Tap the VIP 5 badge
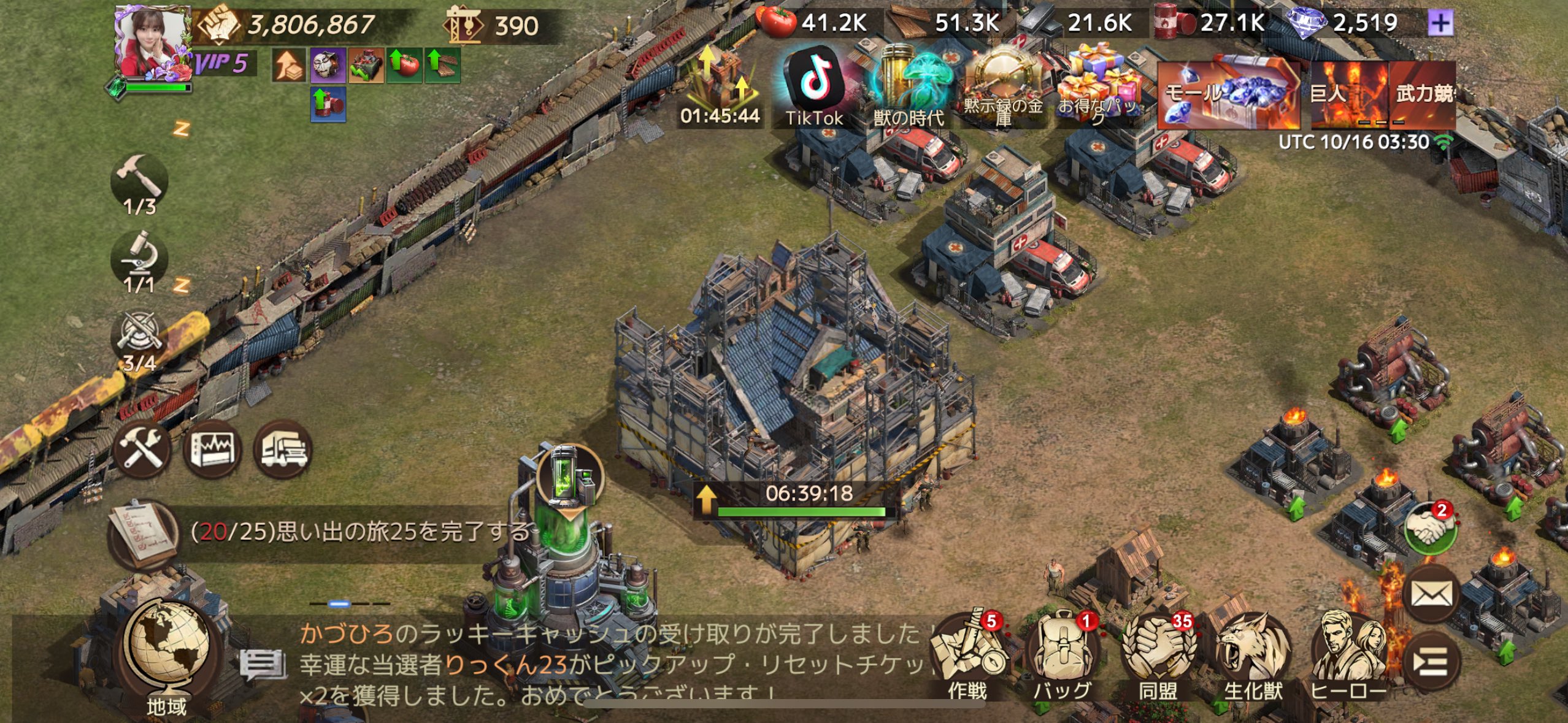The width and height of the screenshot is (1568, 723). point(222,63)
